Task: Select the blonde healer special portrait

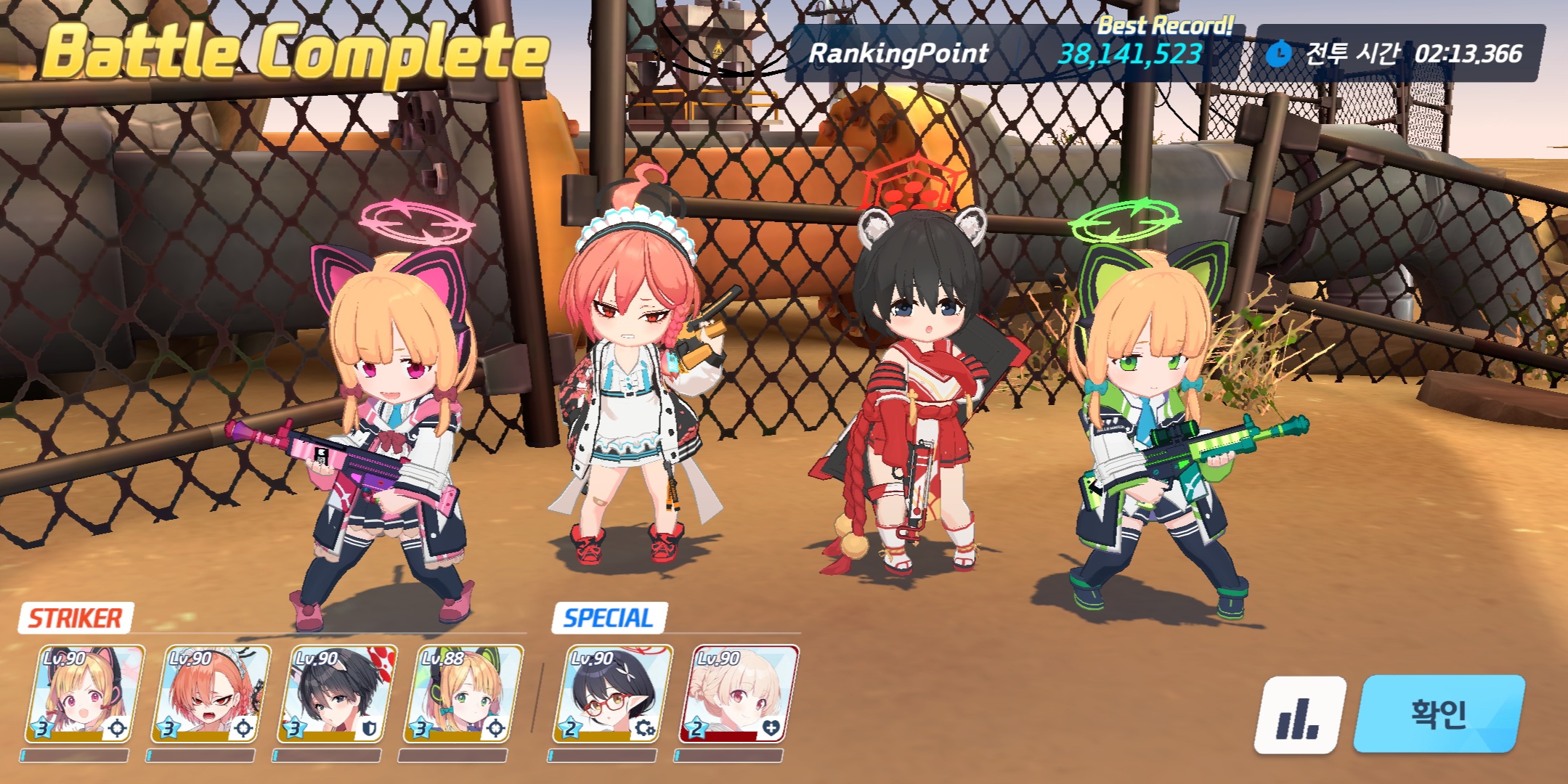Action: click(739, 695)
